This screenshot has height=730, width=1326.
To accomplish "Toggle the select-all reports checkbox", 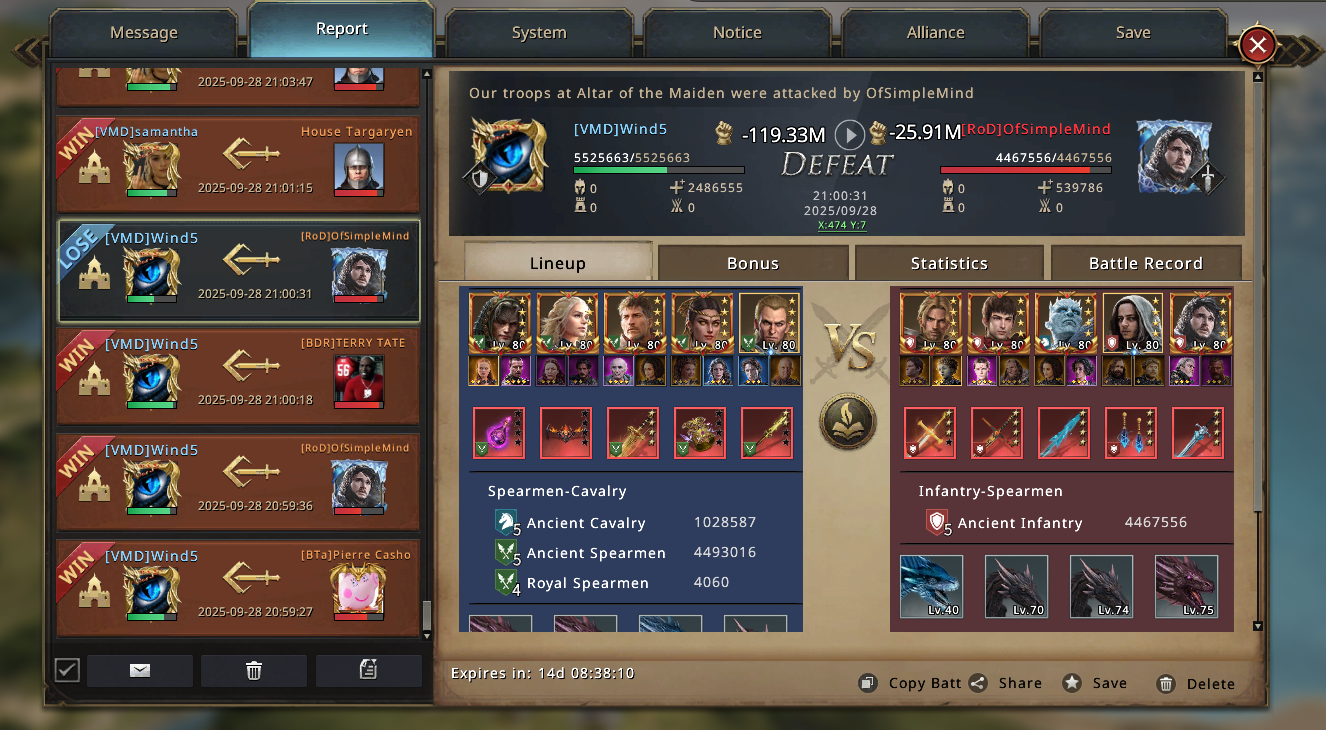I will pos(67,670).
